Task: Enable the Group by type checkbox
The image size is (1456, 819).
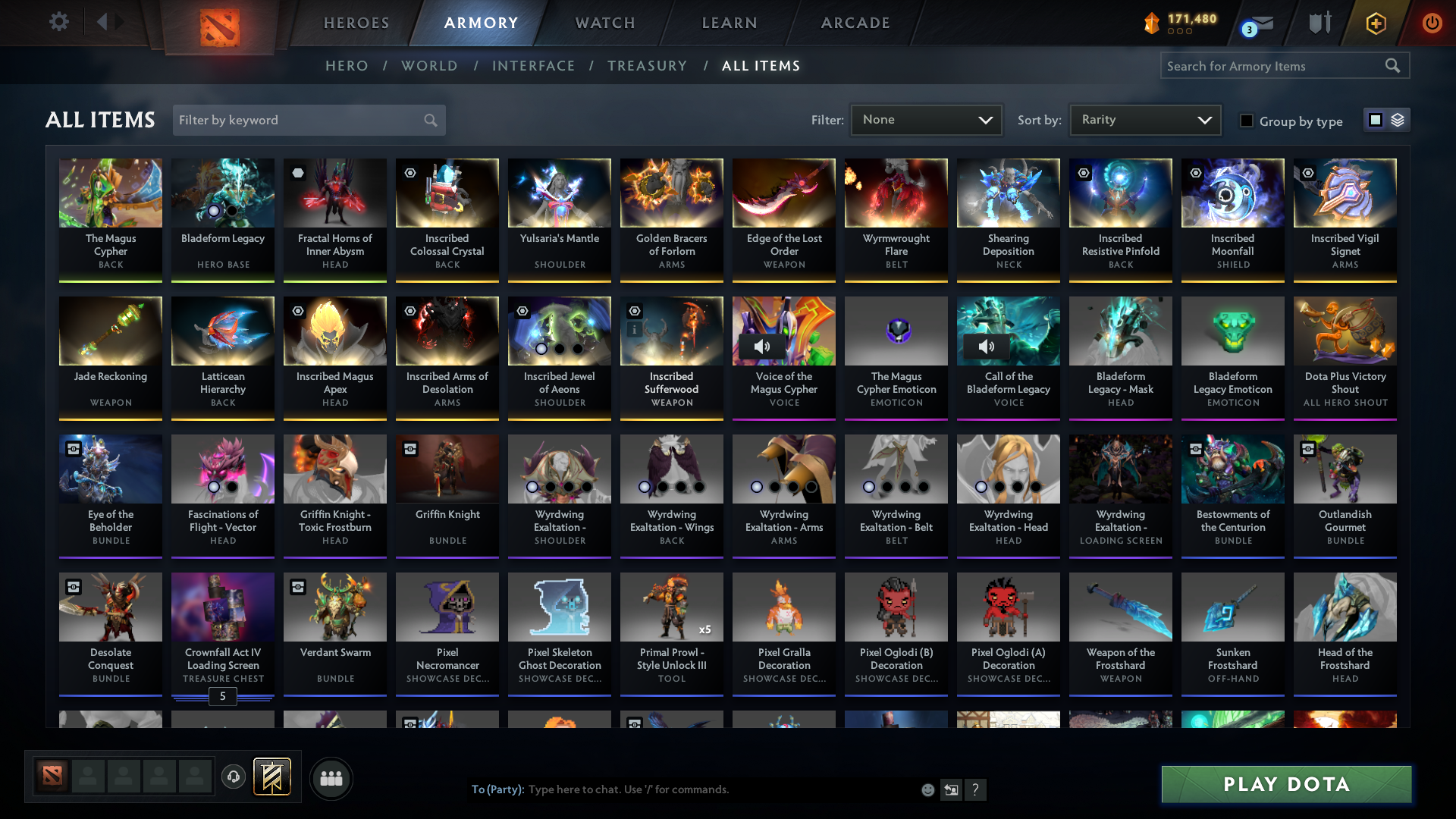Action: pyautogui.click(x=1246, y=121)
